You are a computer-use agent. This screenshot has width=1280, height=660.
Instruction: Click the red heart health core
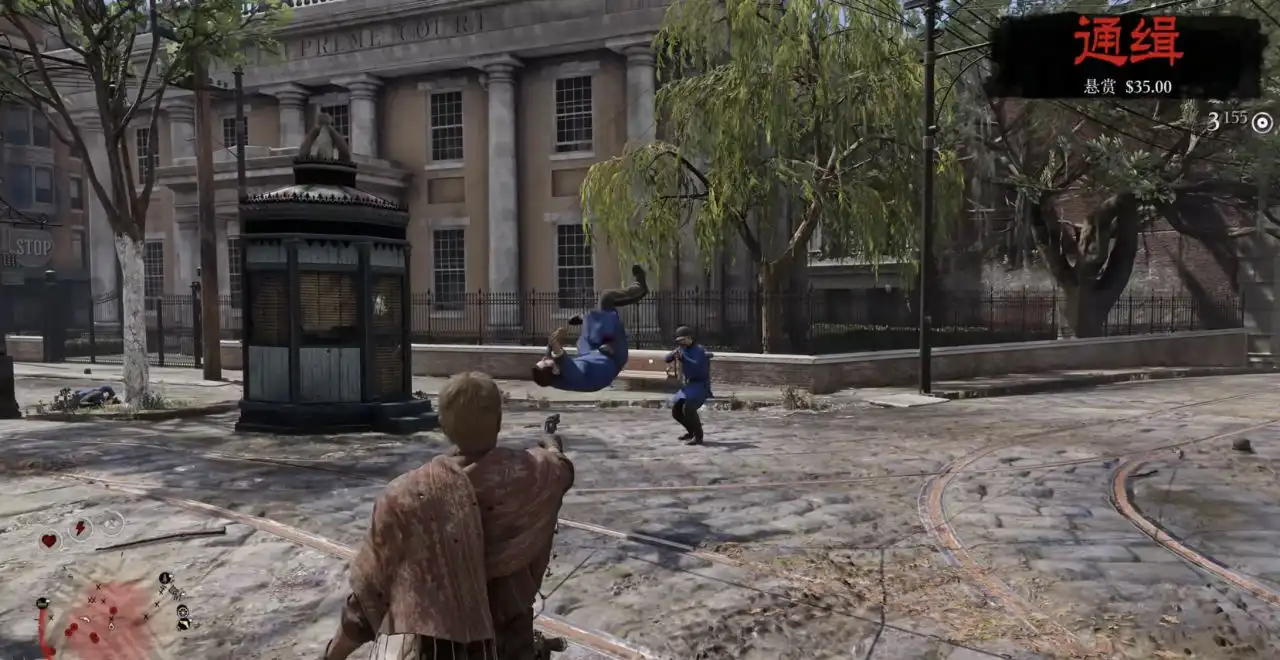pyautogui.click(x=49, y=540)
